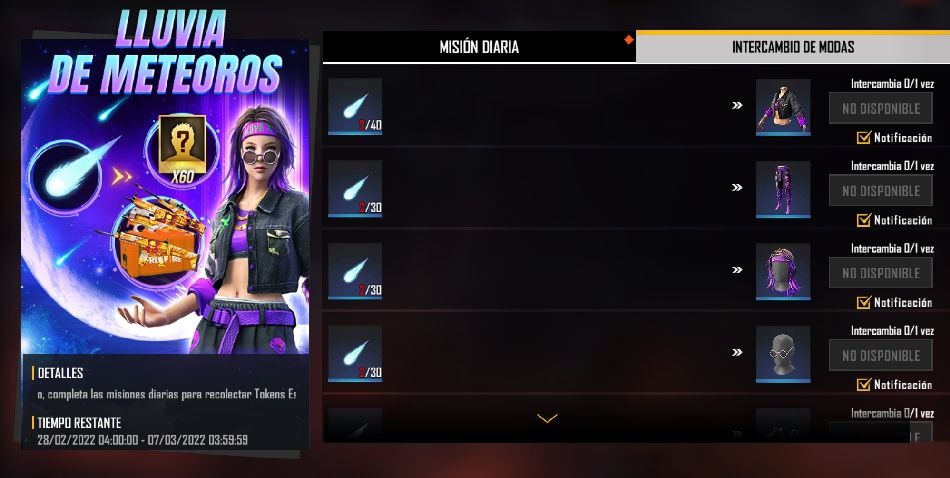The image size is (950, 478).
Task: Click No Disponible button beside the purple hair
Action: pos(880,272)
